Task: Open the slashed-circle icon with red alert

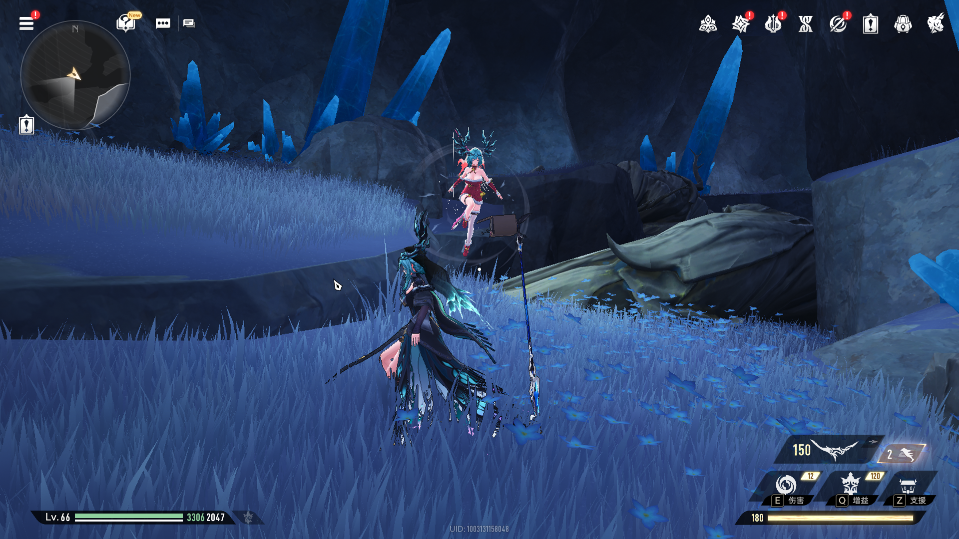Action: [x=838, y=23]
